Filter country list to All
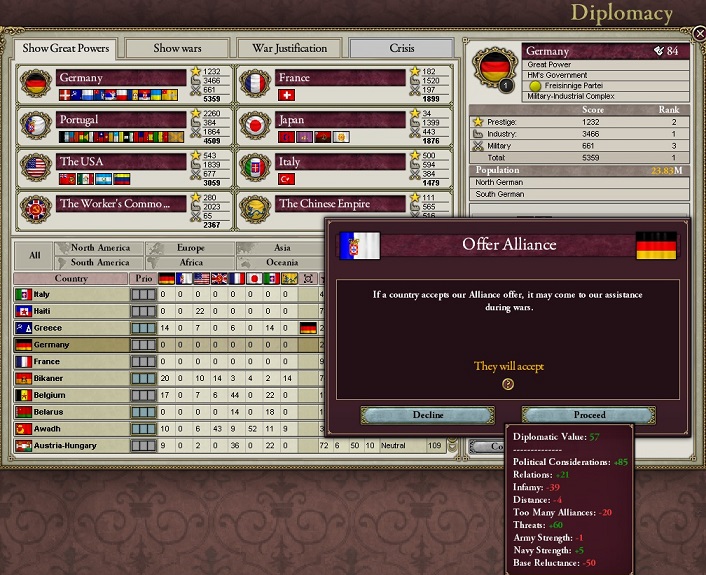Viewport: 706px width, 575px height. coord(34,255)
